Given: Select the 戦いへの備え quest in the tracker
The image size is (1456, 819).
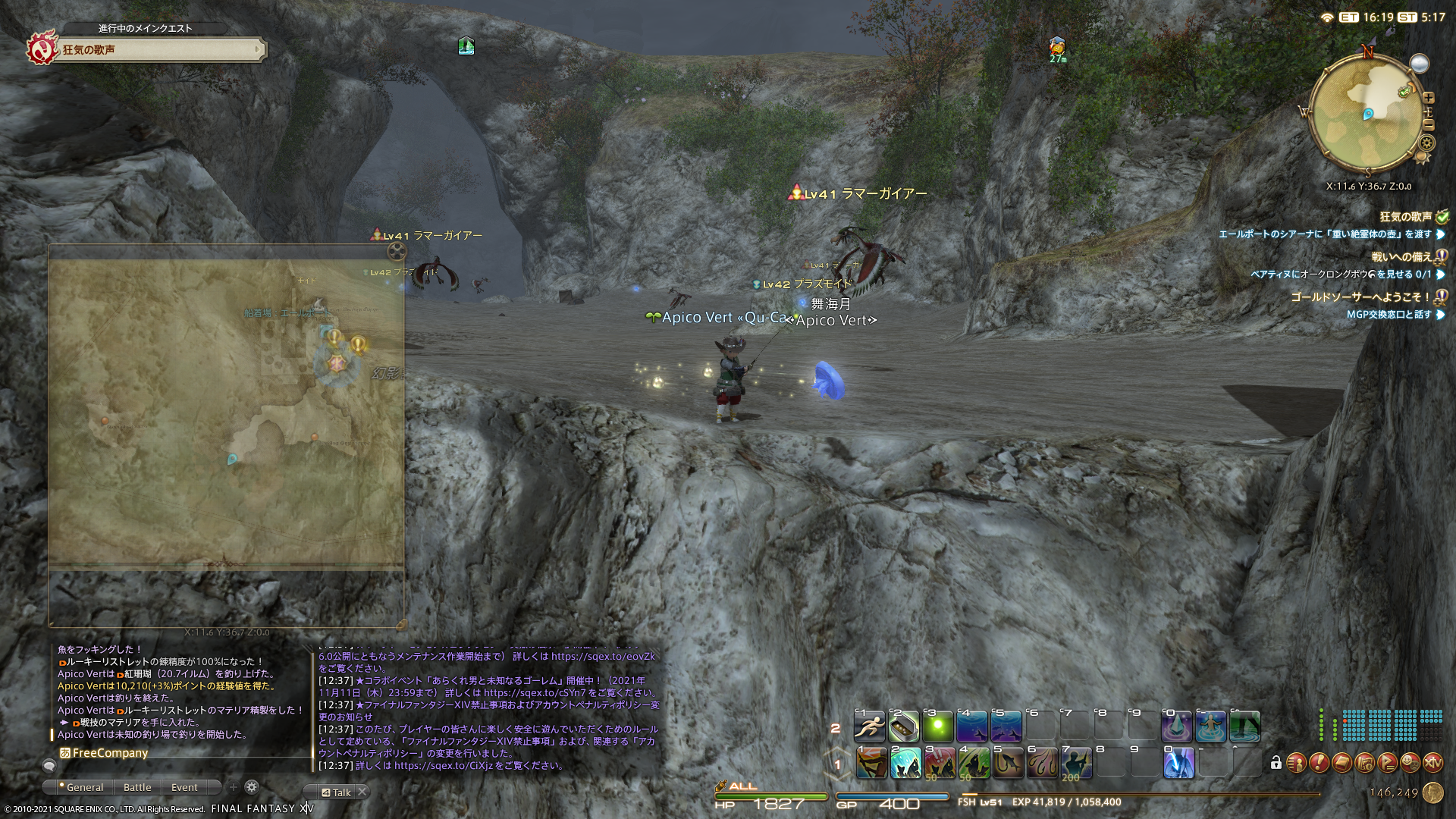Looking at the screenshot, I should click(x=1401, y=257).
